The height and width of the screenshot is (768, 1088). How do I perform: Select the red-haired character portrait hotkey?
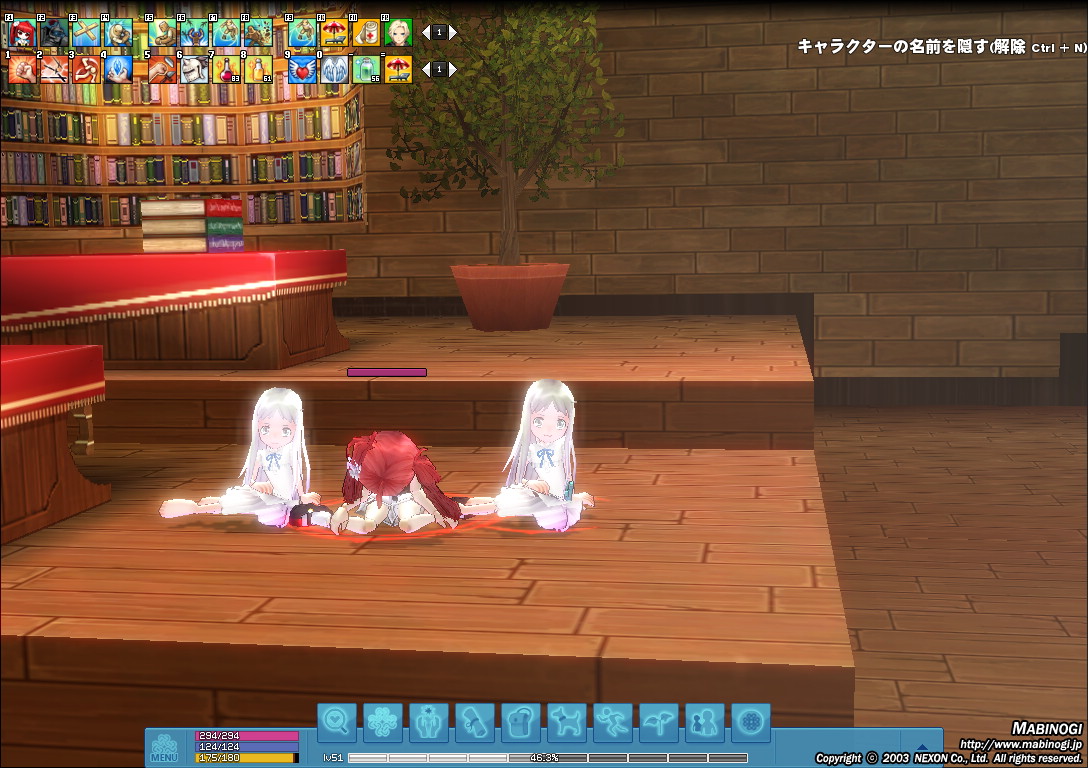click(22, 33)
